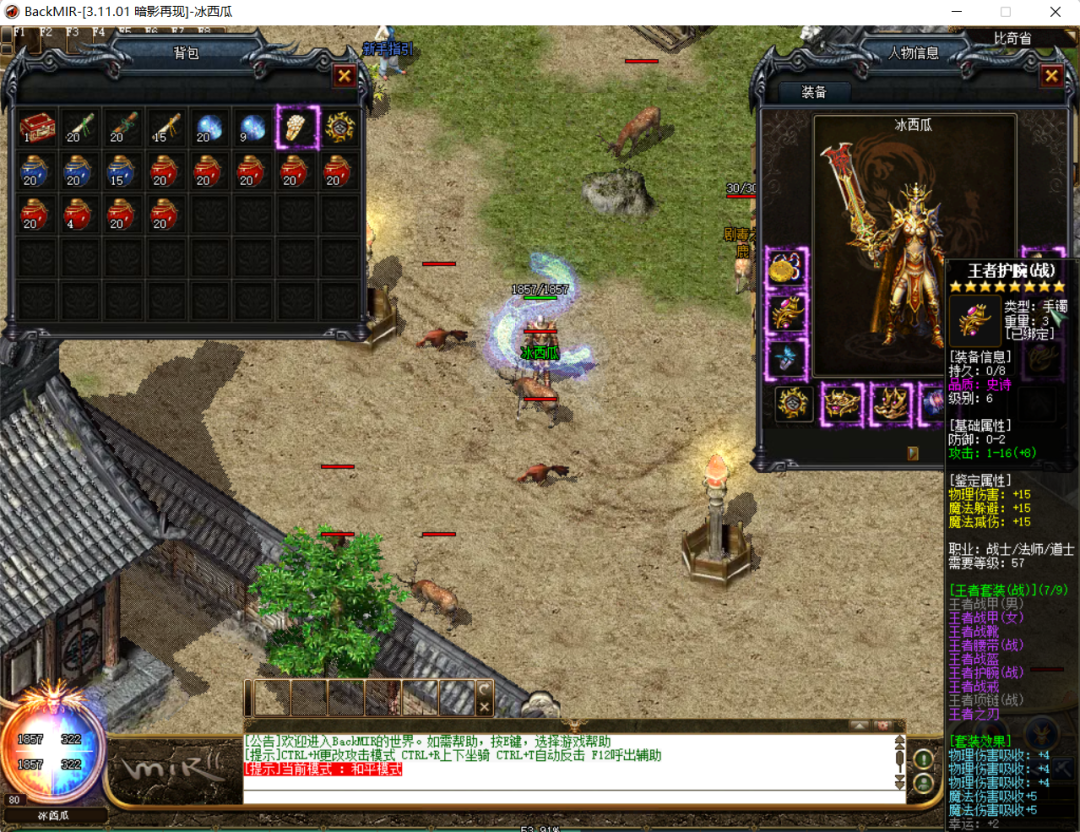Select the blue orb stack of 9
The height and width of the screenshot is (832, 1080).
(x=252, y=127)
